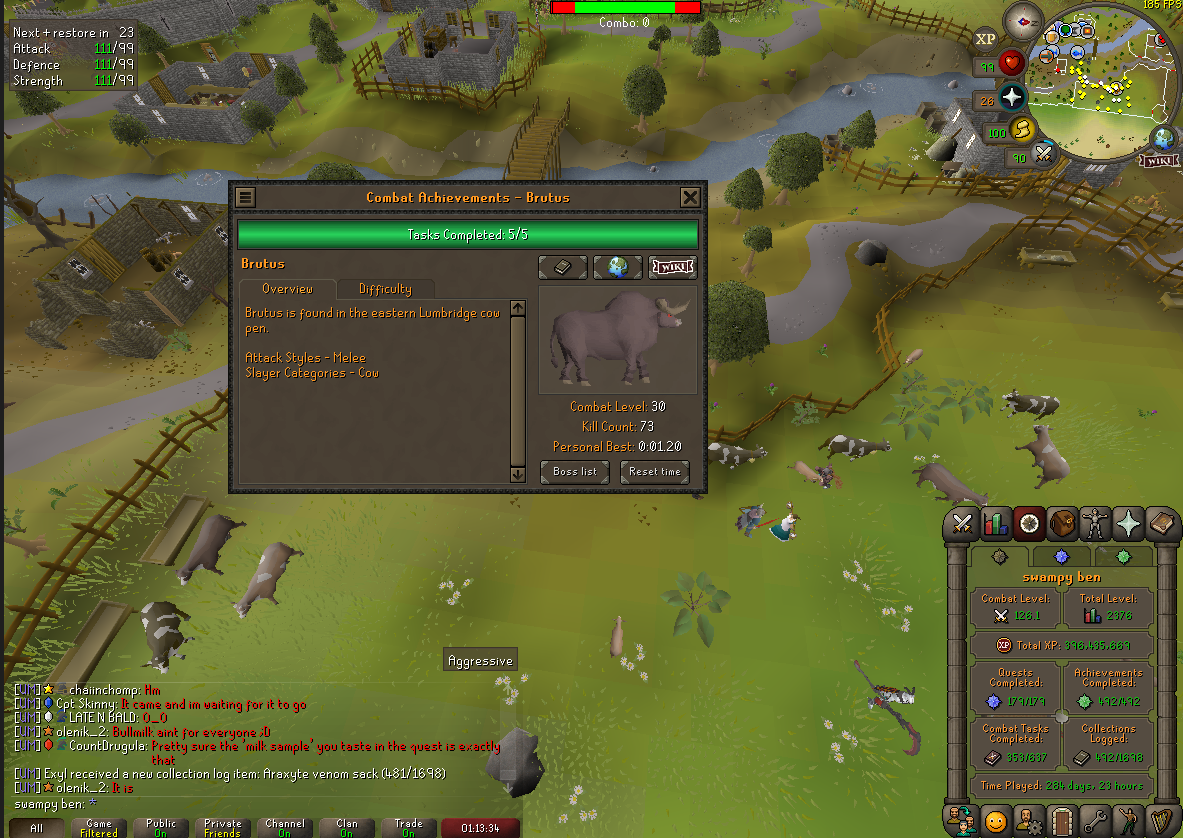Image resolution: width=1183 pixels, height=838 pixels.
Task: Close the Combat Achievements window
Action: [x=690, y=198]
